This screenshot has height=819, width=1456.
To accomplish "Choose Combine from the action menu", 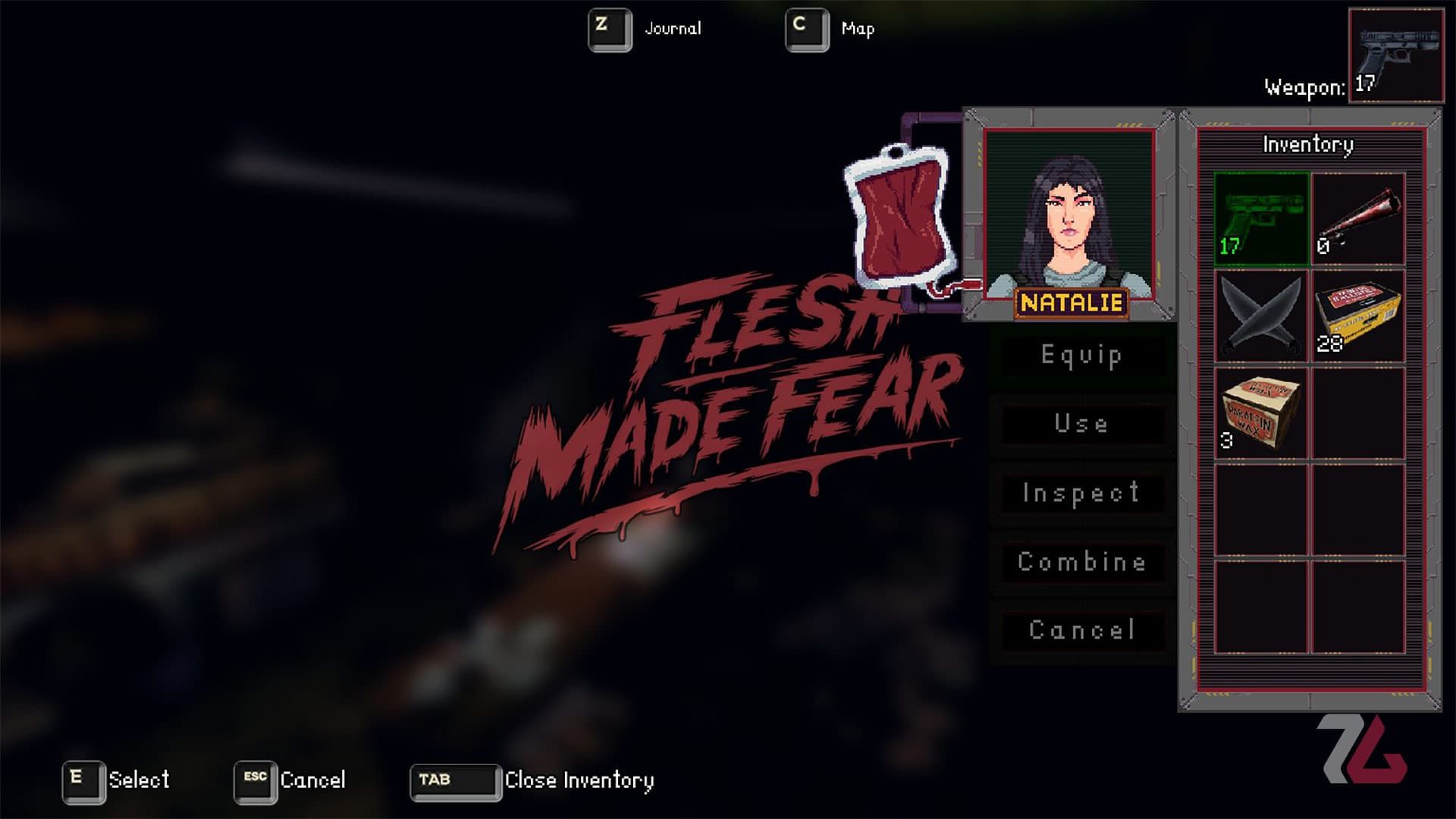I will [1081, 561].
